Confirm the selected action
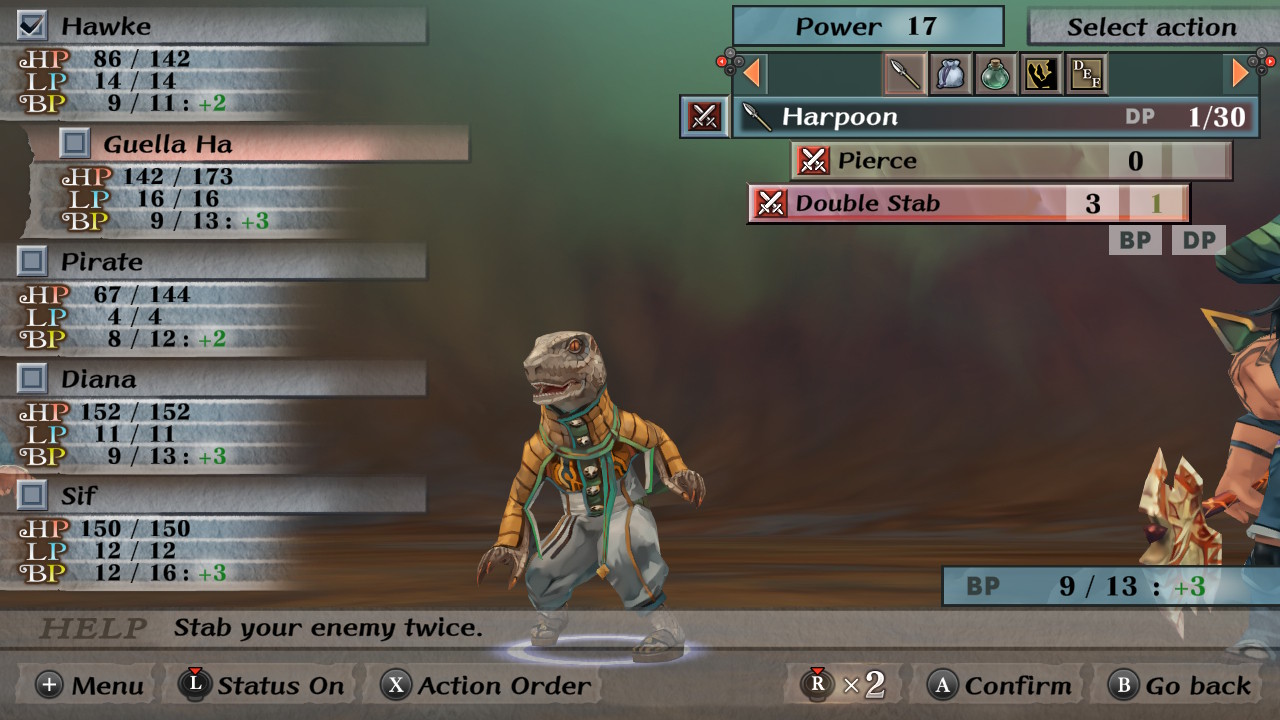This screenshot has height=720, width=1280. (x=1000, y=685)
